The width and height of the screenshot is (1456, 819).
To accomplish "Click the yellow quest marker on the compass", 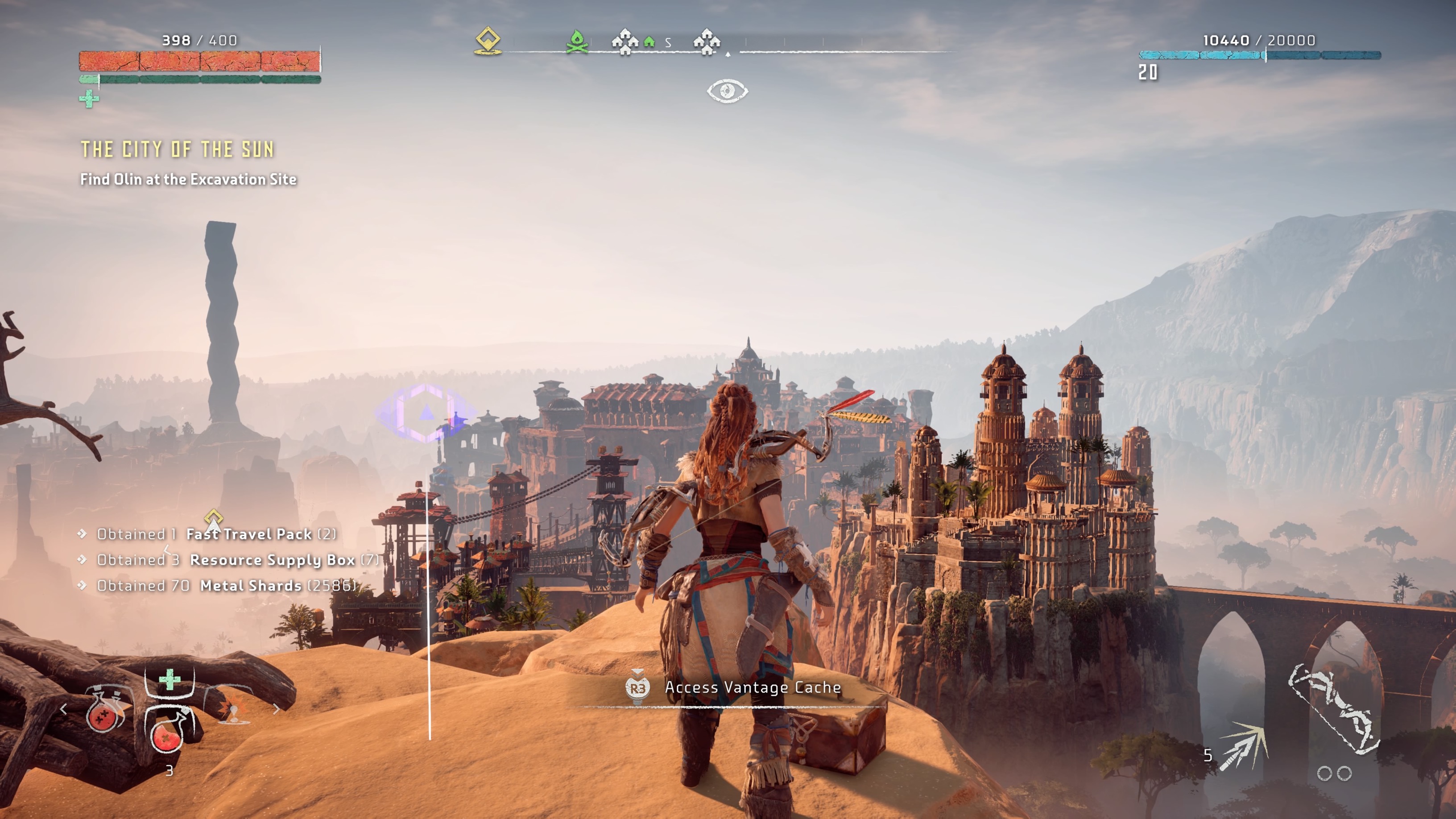I will [x=488, y=41].
